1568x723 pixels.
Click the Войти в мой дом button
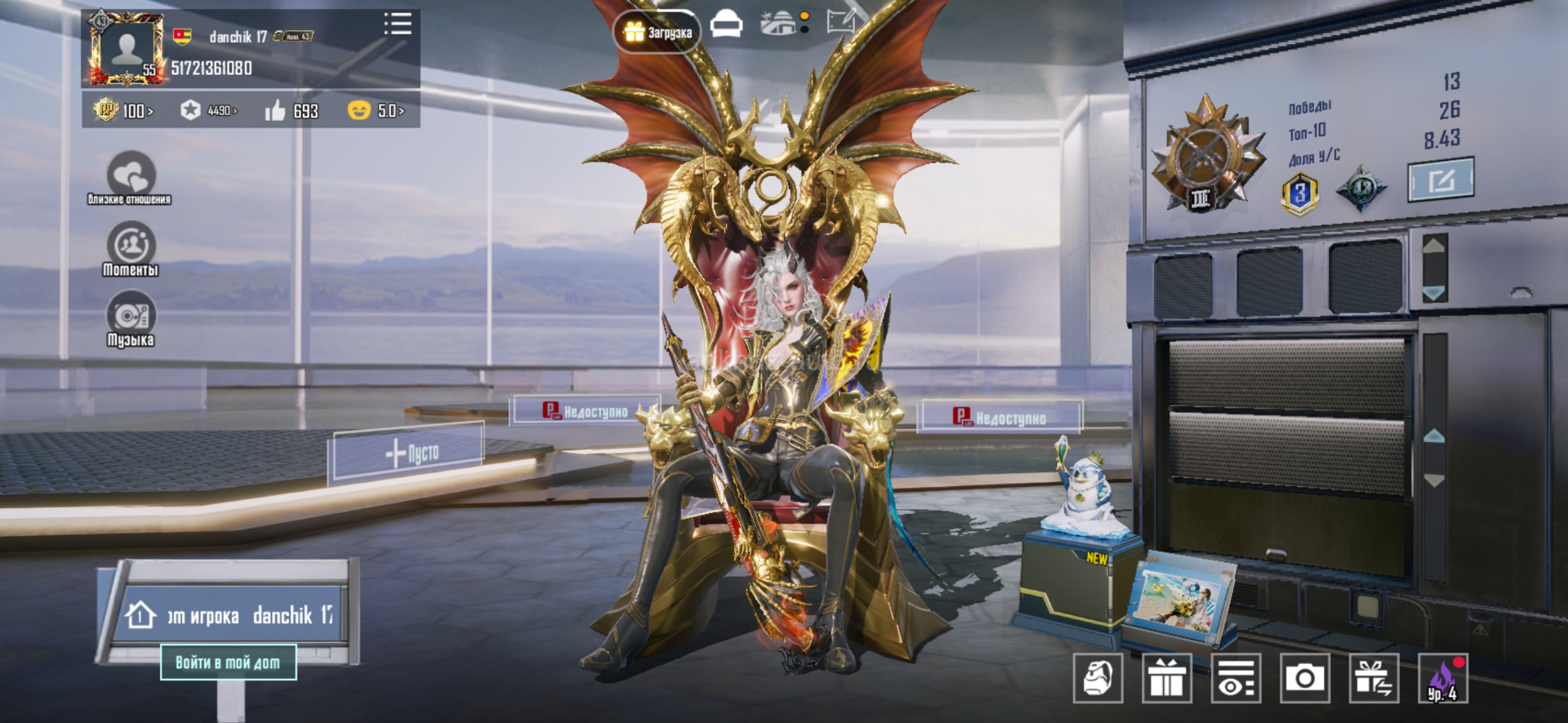tap(228, 663)
